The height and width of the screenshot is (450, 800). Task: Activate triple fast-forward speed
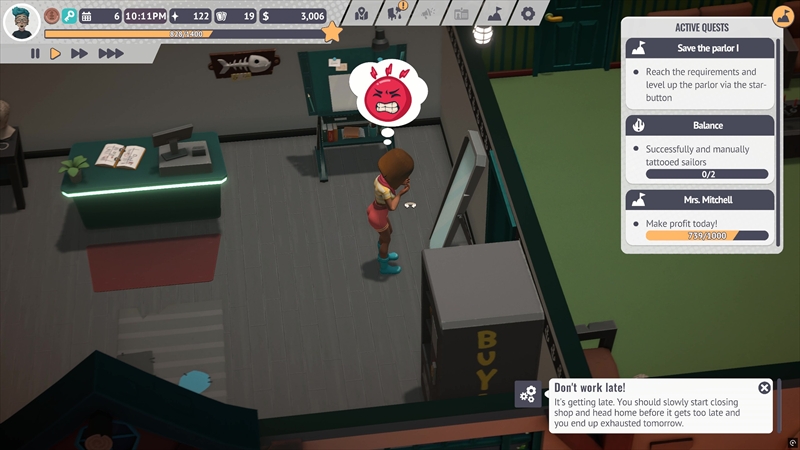pyautogui.click(x=110, y=53)
